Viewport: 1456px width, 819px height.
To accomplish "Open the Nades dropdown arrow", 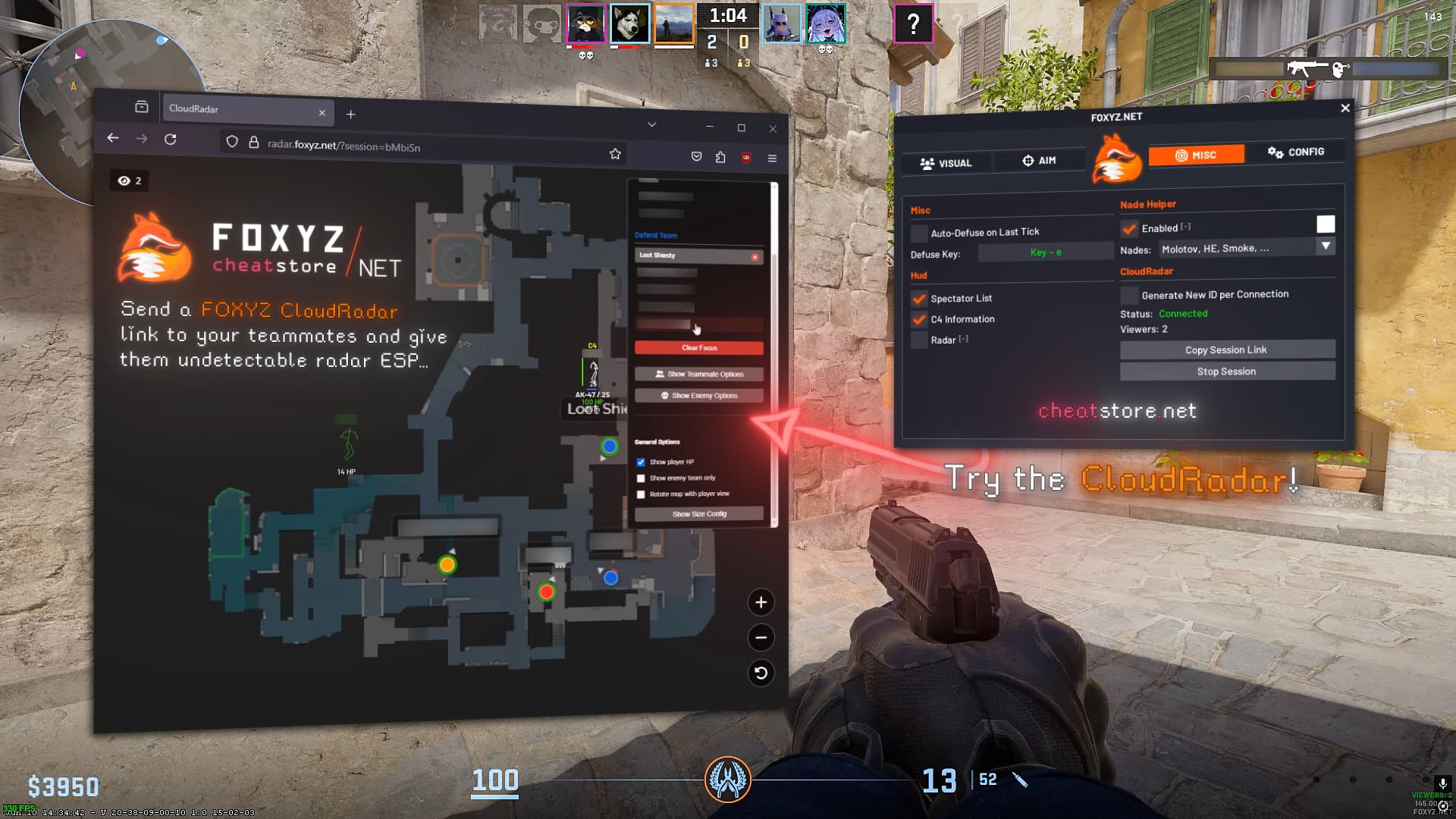I will tap(1326, 246).
